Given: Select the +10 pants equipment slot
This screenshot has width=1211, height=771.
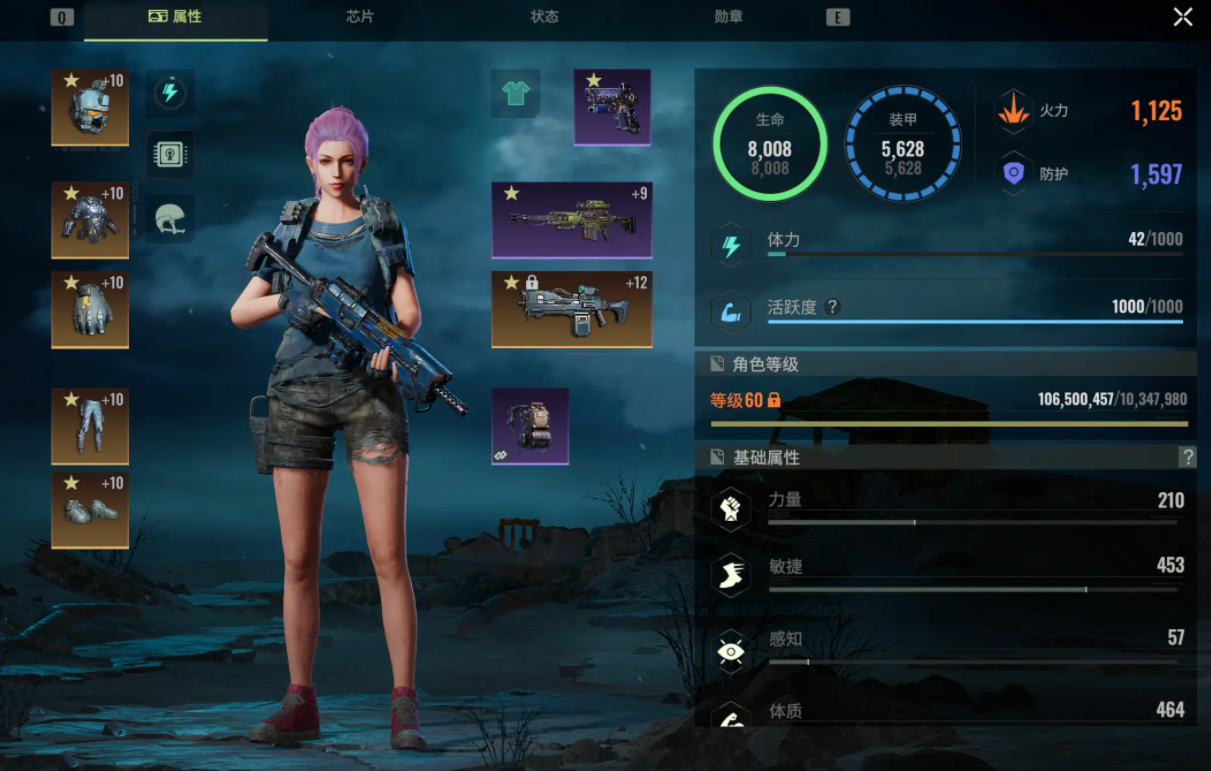Looking at the screenshot, I should point(90,427).
